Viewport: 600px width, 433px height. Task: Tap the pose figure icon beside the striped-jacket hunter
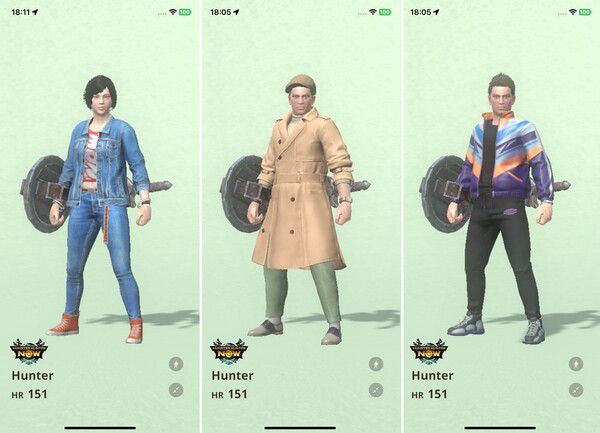tap(577, 365)
